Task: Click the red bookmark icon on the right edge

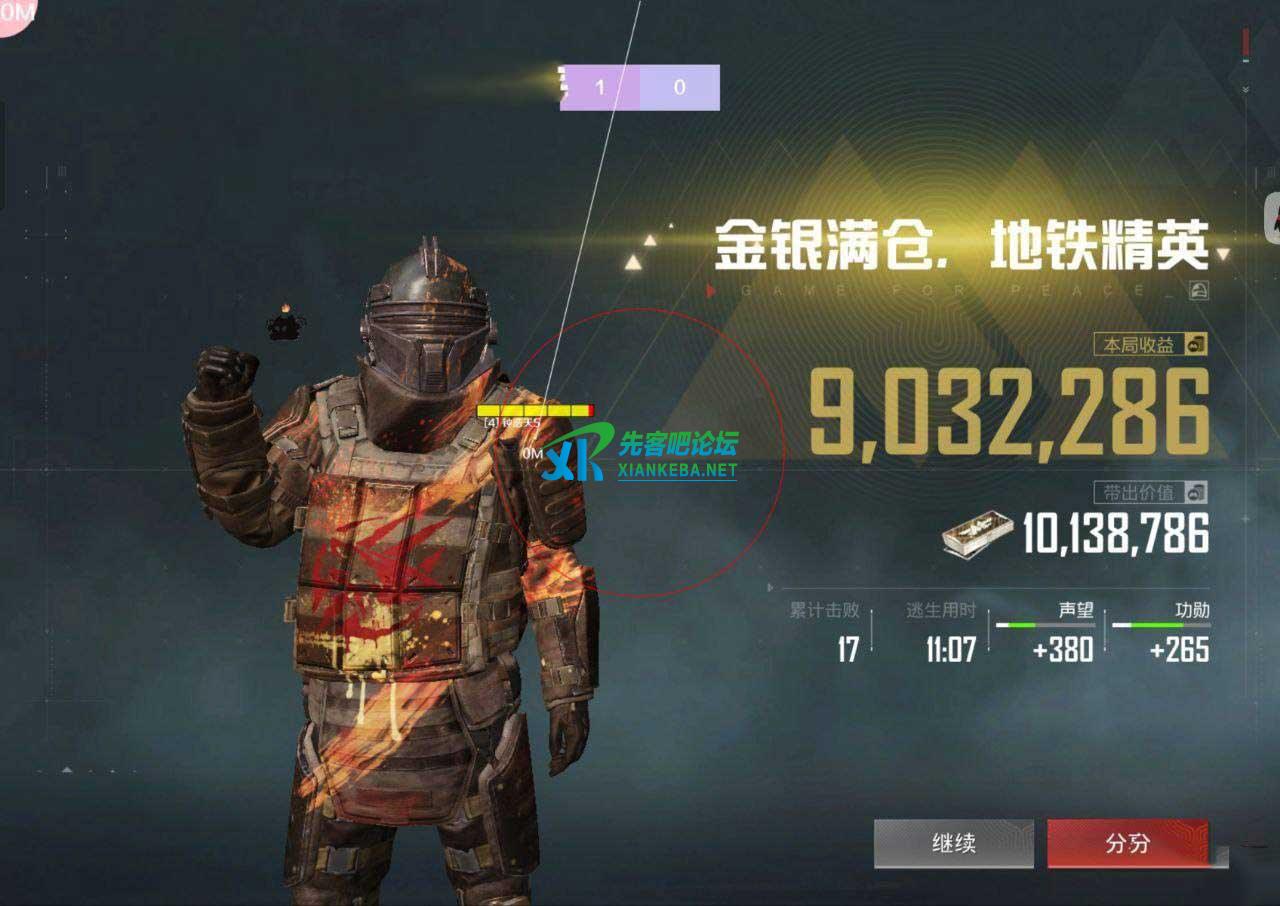Action: pos(1246,40)
